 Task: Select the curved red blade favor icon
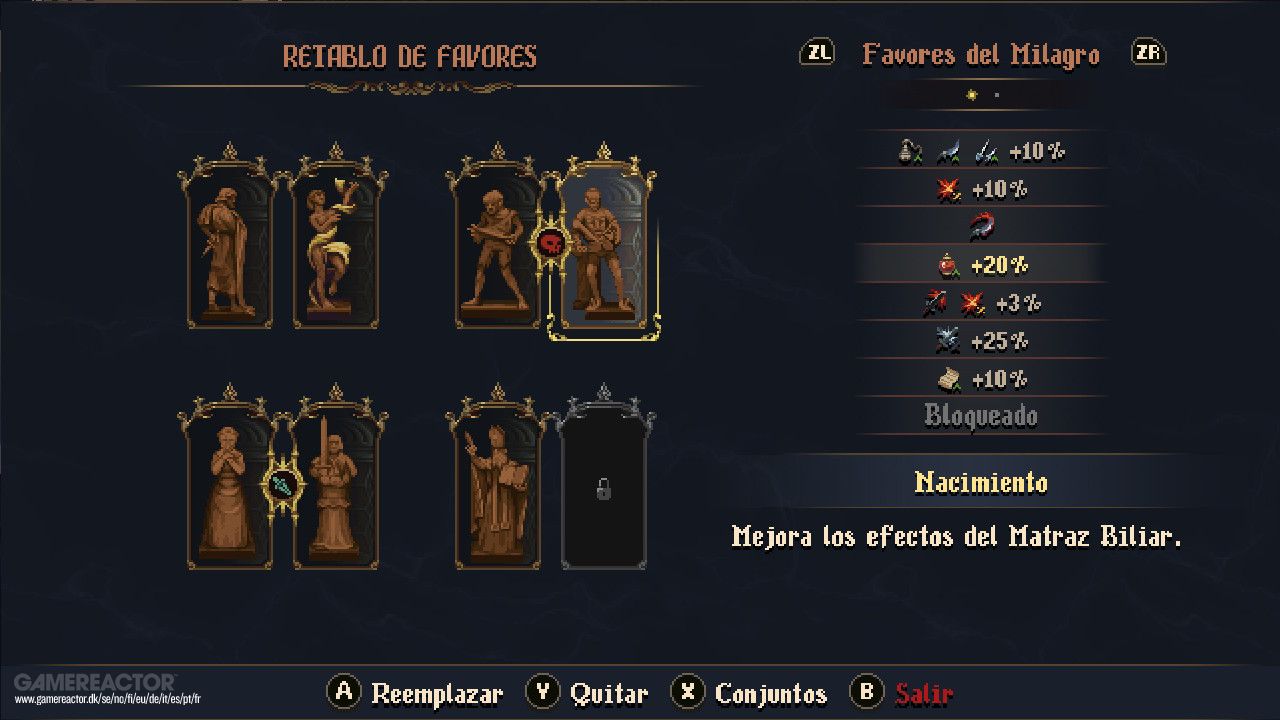[981, 227]
